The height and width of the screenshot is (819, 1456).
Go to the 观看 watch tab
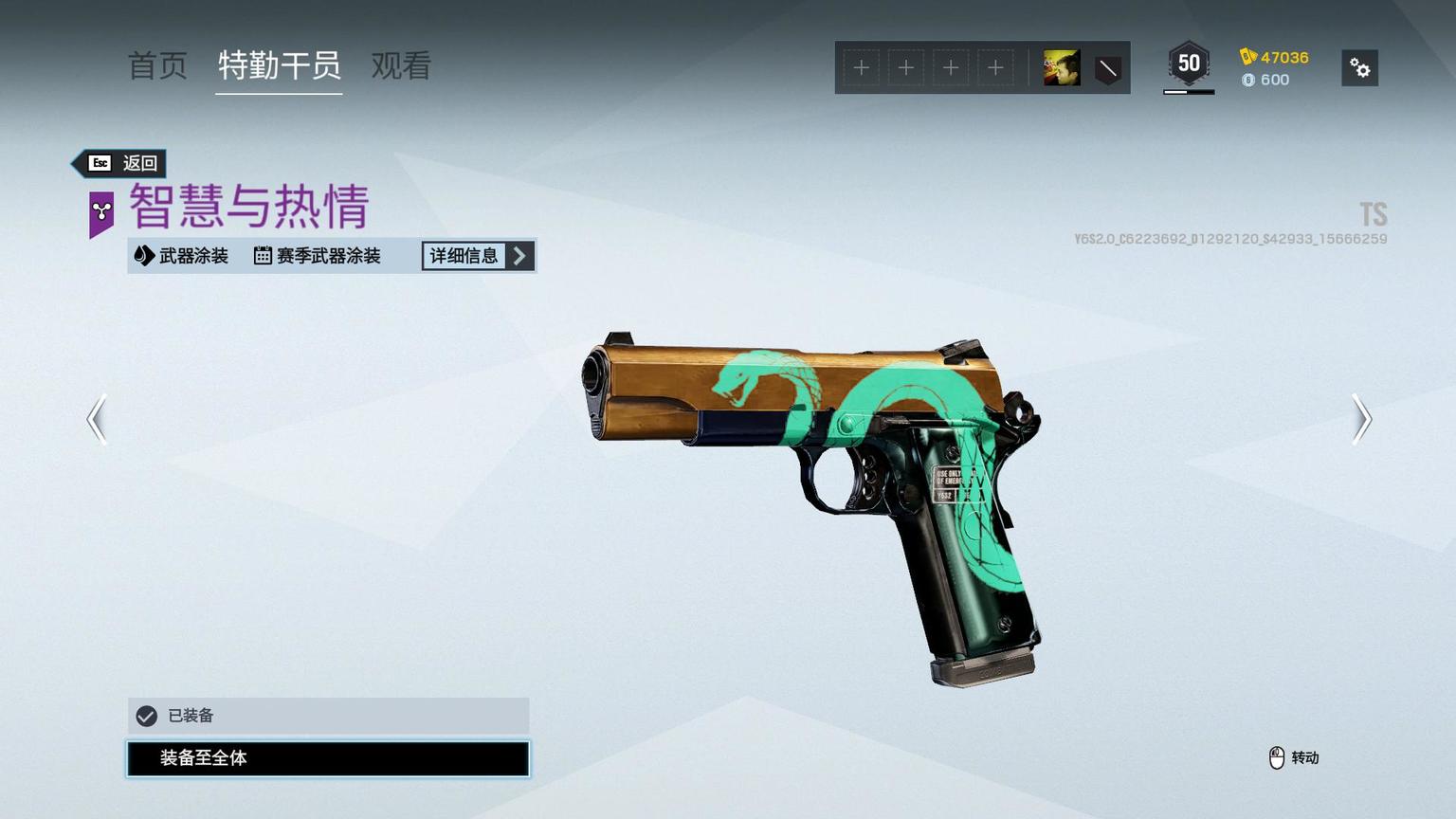401,65
